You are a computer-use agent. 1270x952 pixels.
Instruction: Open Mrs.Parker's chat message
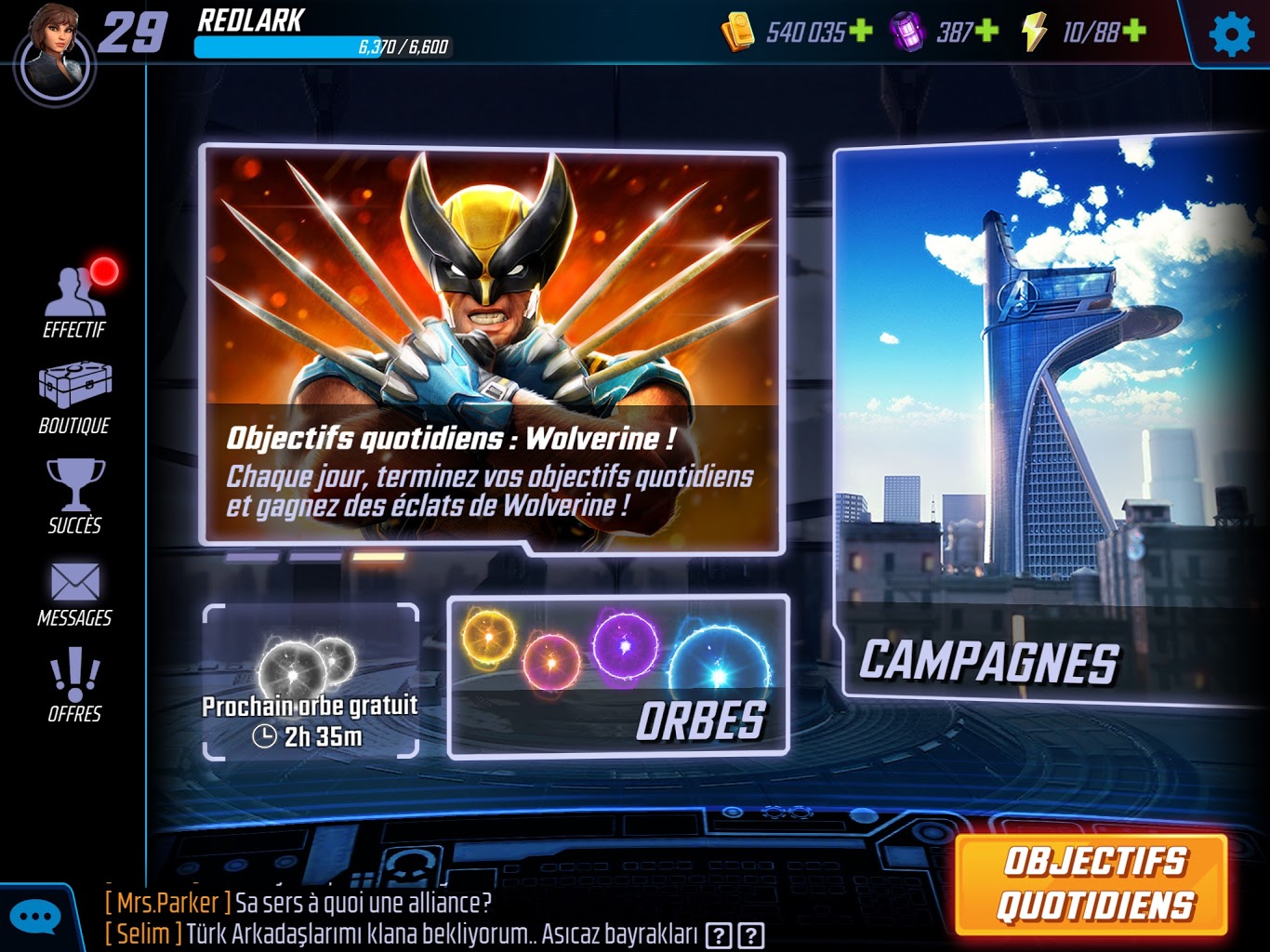click(x=298, y=903)
